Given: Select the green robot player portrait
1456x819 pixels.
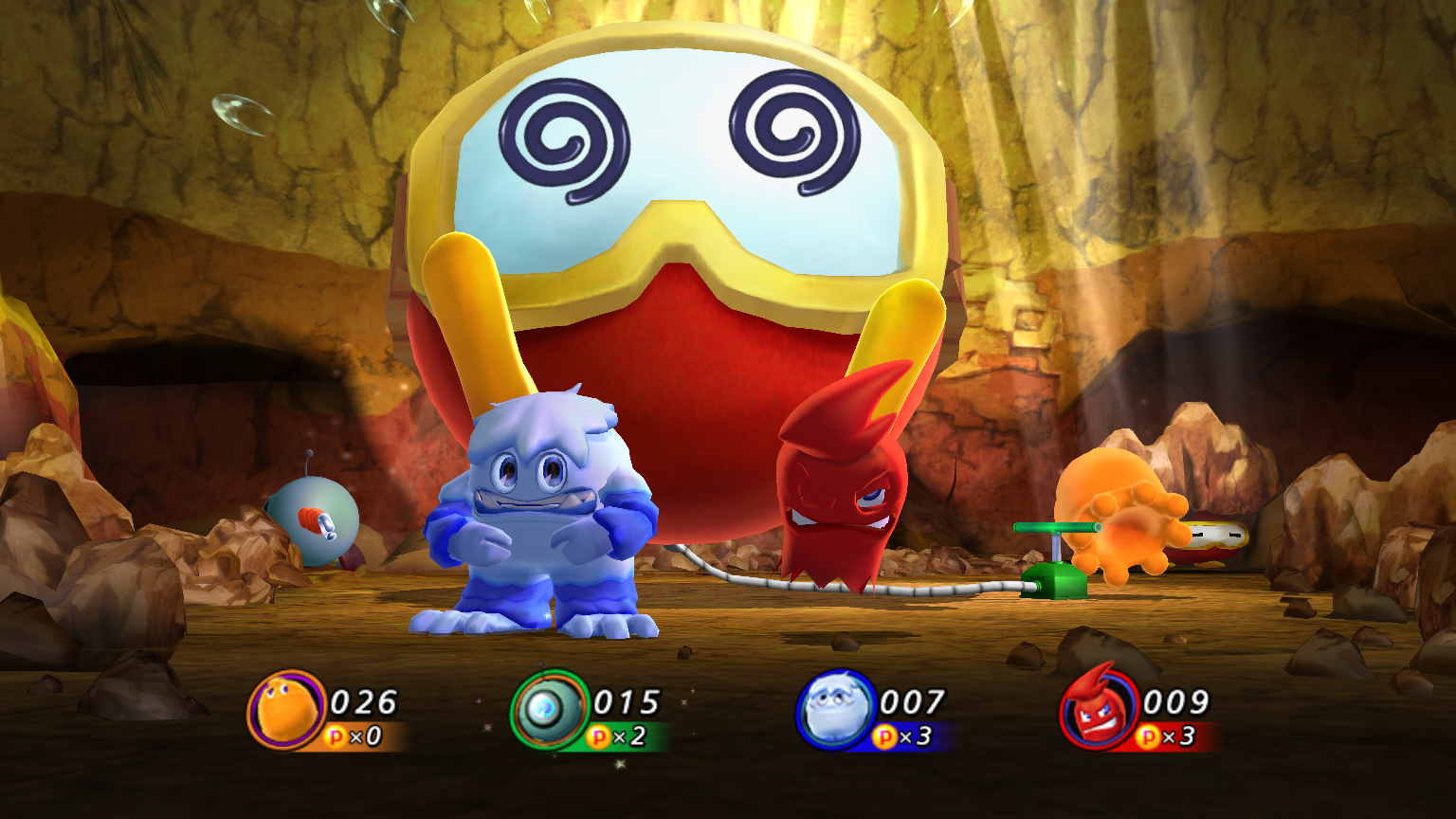Looking at the screenshot, I should click(549, 710).
